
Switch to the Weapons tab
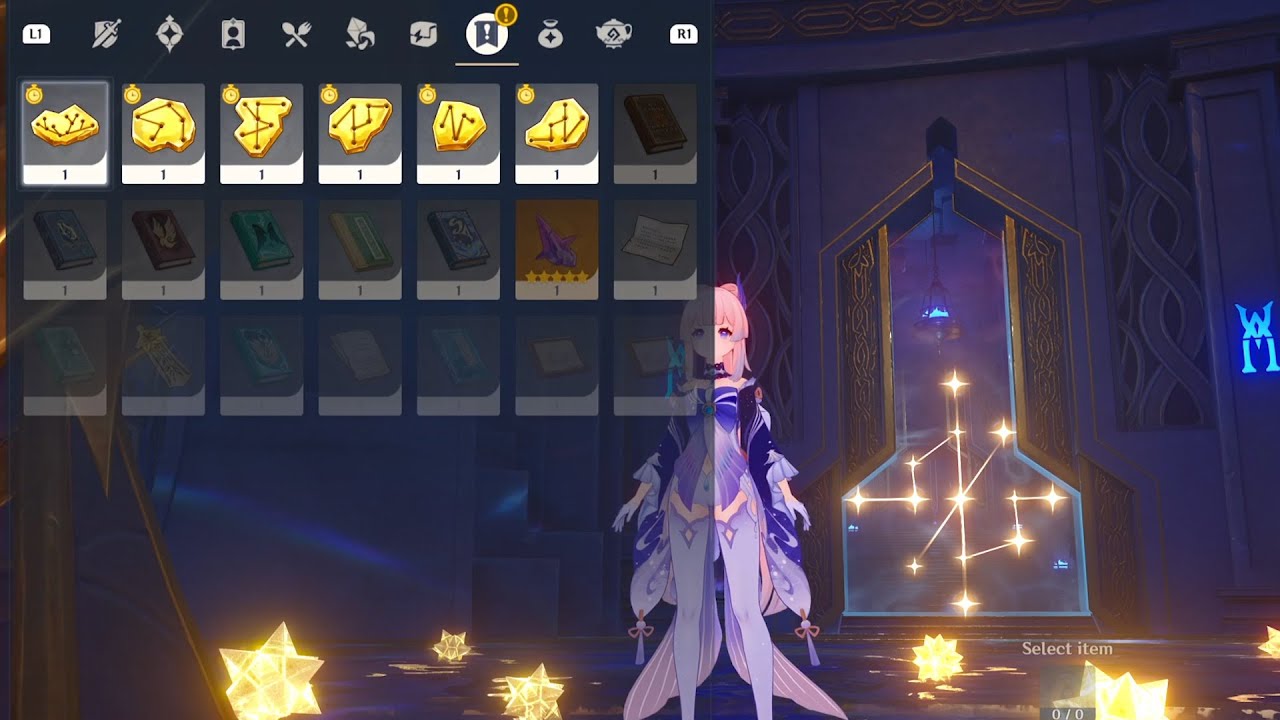click(105, 35)
